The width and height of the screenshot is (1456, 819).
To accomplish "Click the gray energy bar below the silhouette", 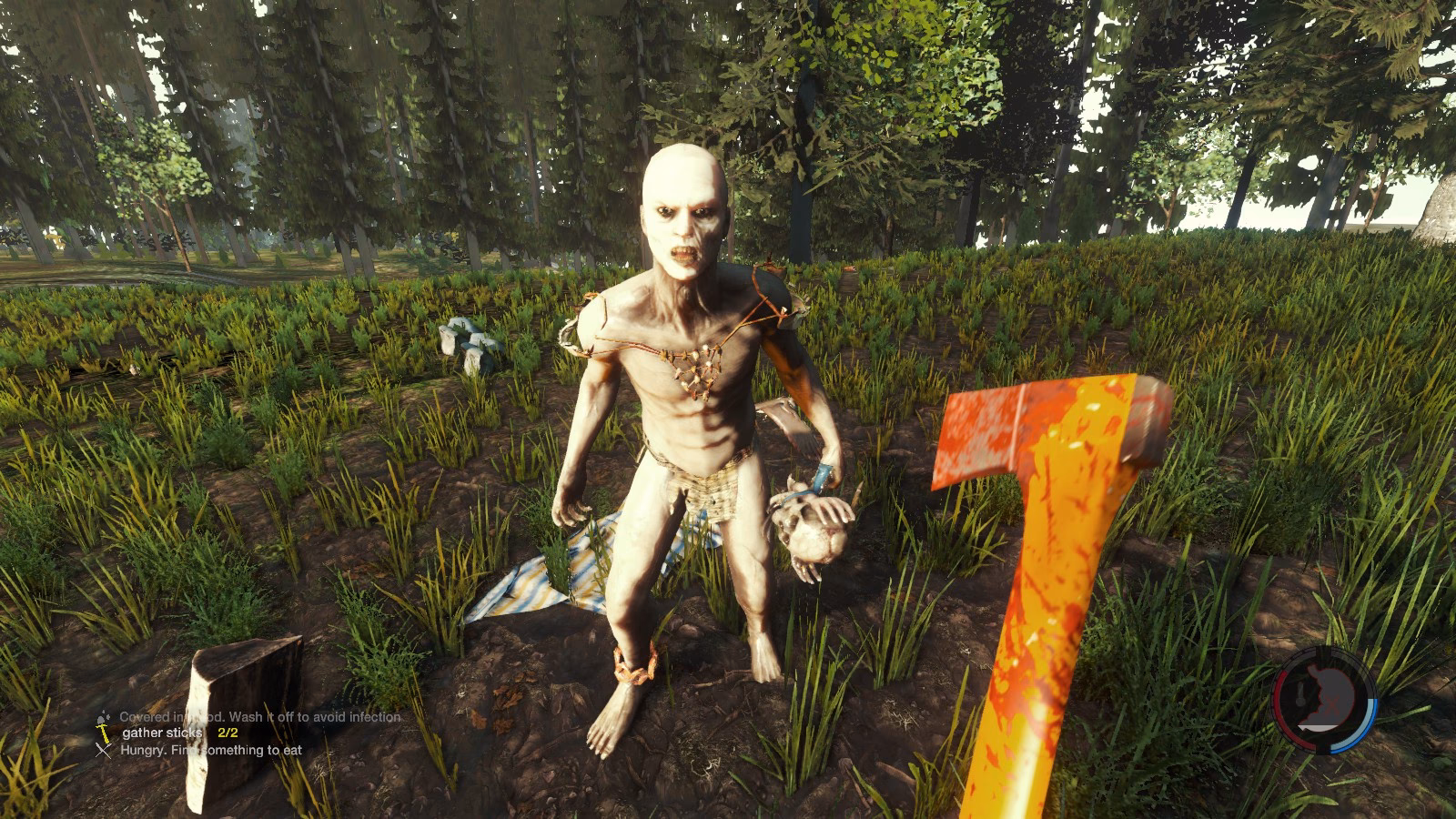I will click(1317, 726).
